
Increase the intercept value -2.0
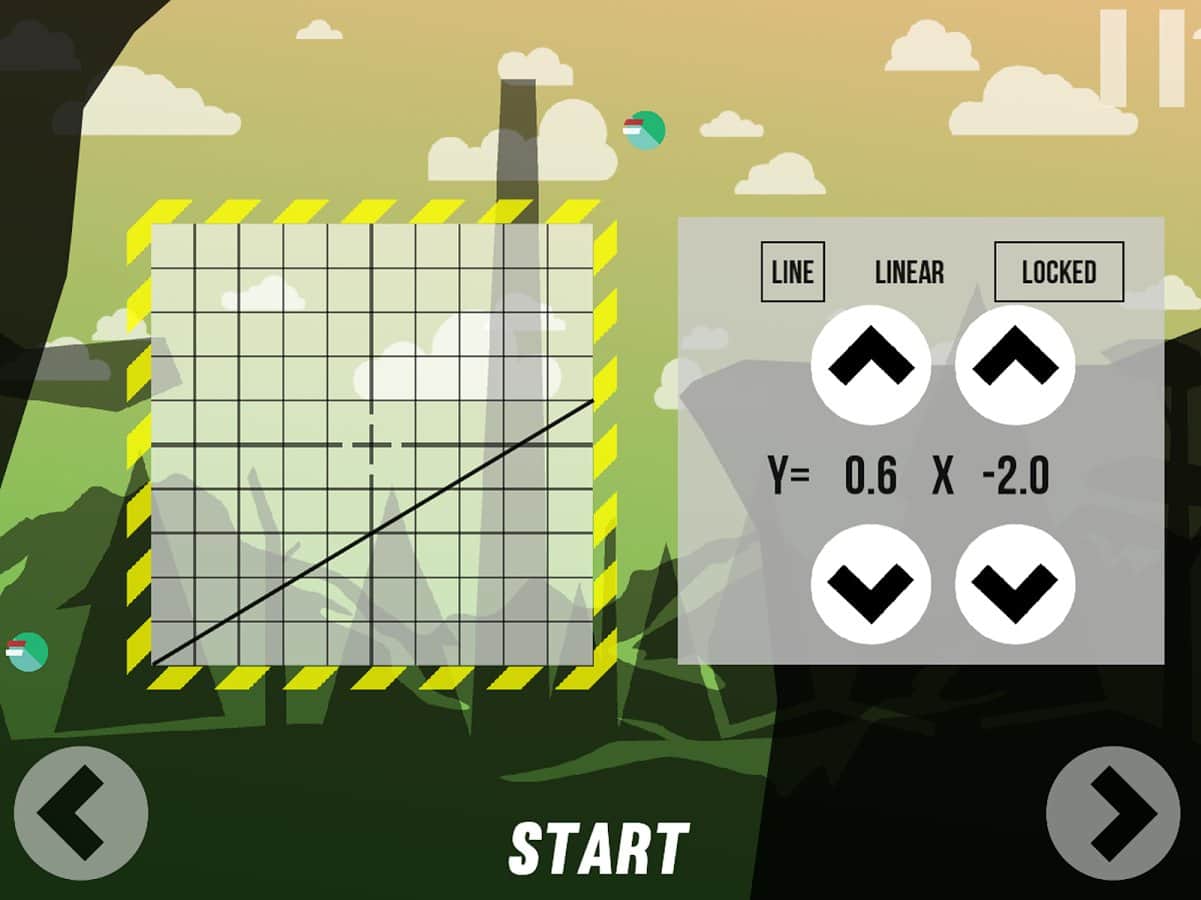pyautogui.click(x=1015, y=365)
